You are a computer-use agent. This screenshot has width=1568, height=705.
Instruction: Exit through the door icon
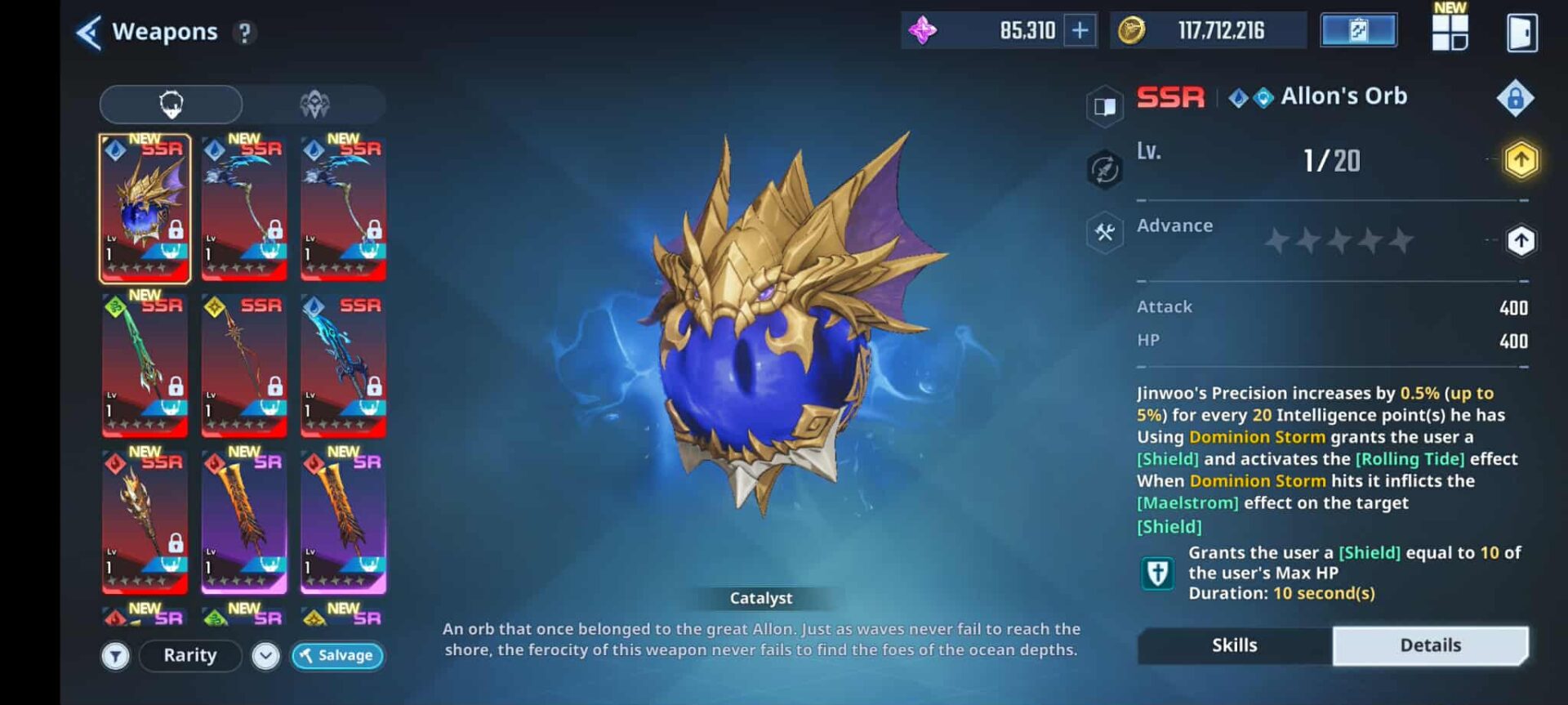(1521, 33)
